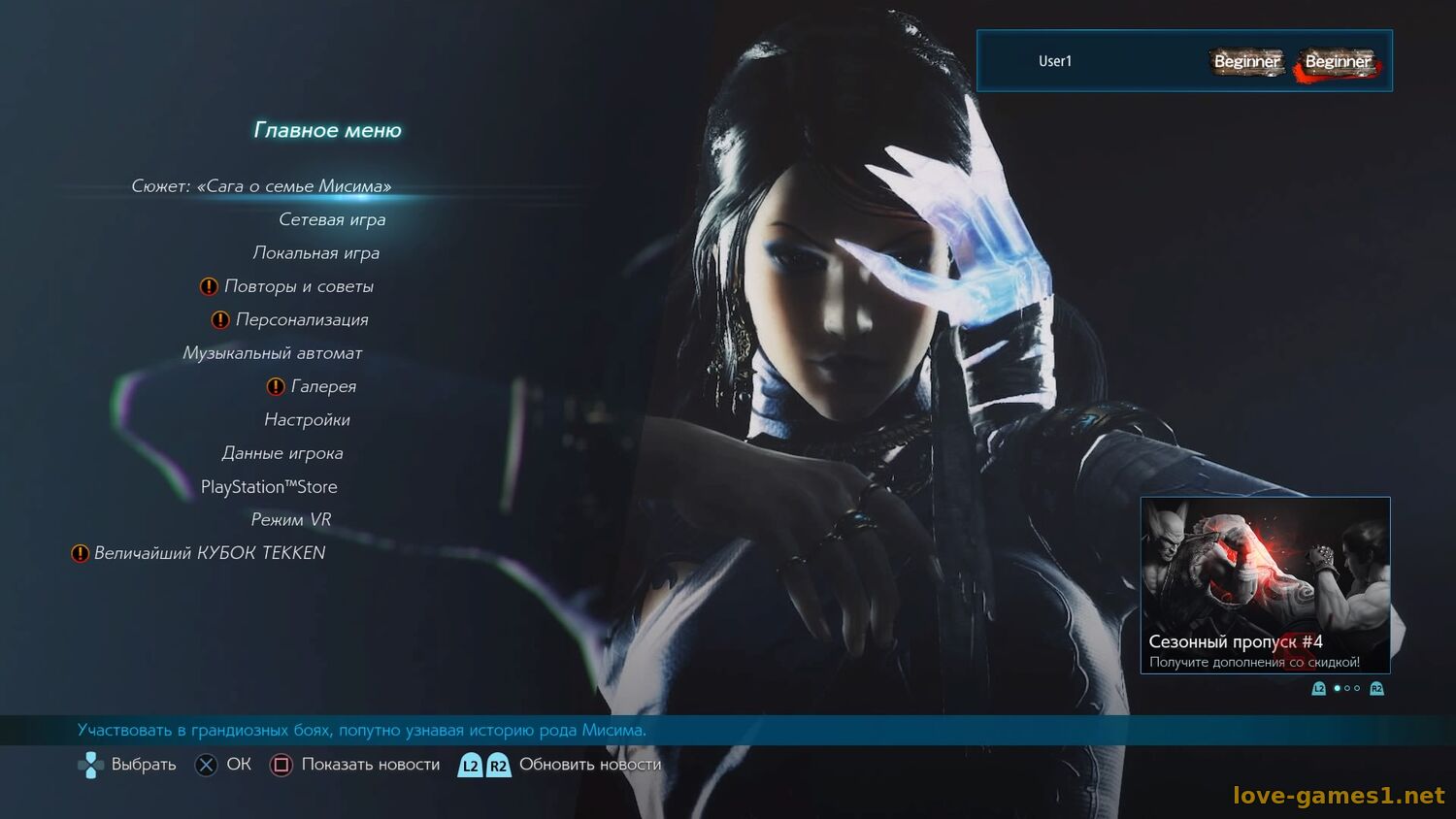
Task: Open PlayStation Store entry
Action: pos(269,487)
